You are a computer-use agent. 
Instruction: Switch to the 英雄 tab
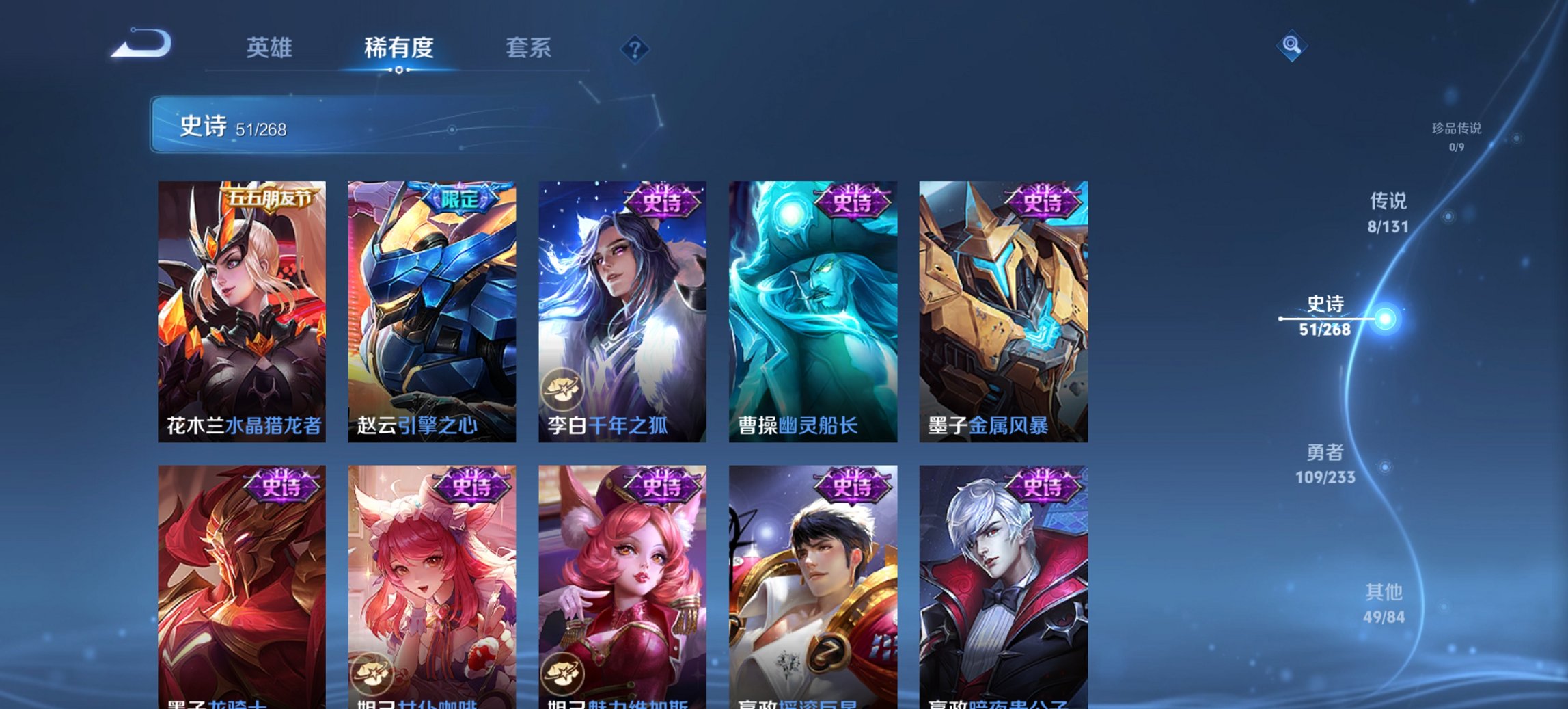(271, 48)
